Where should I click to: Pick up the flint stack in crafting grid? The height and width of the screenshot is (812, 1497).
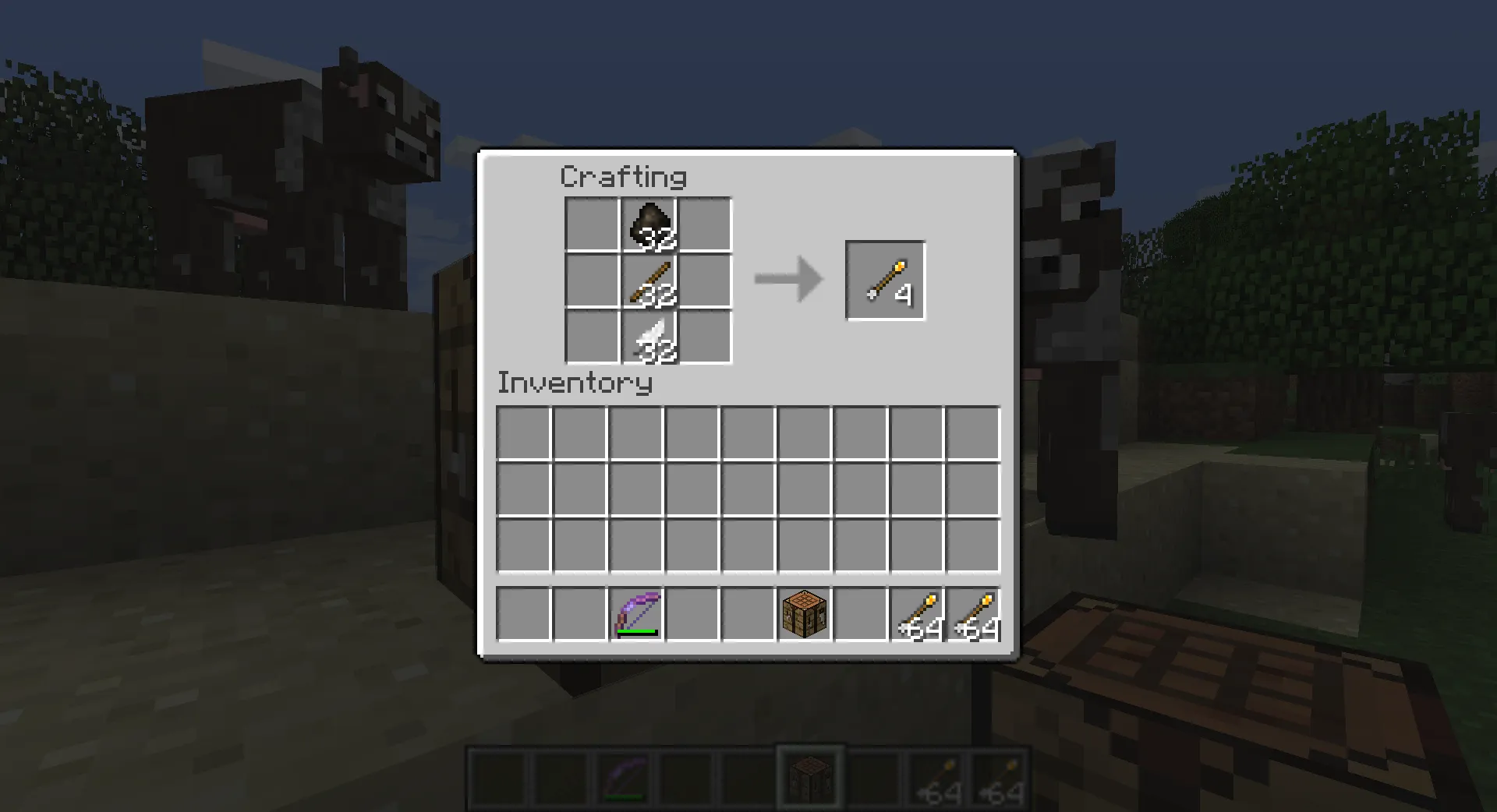point(649,224)
